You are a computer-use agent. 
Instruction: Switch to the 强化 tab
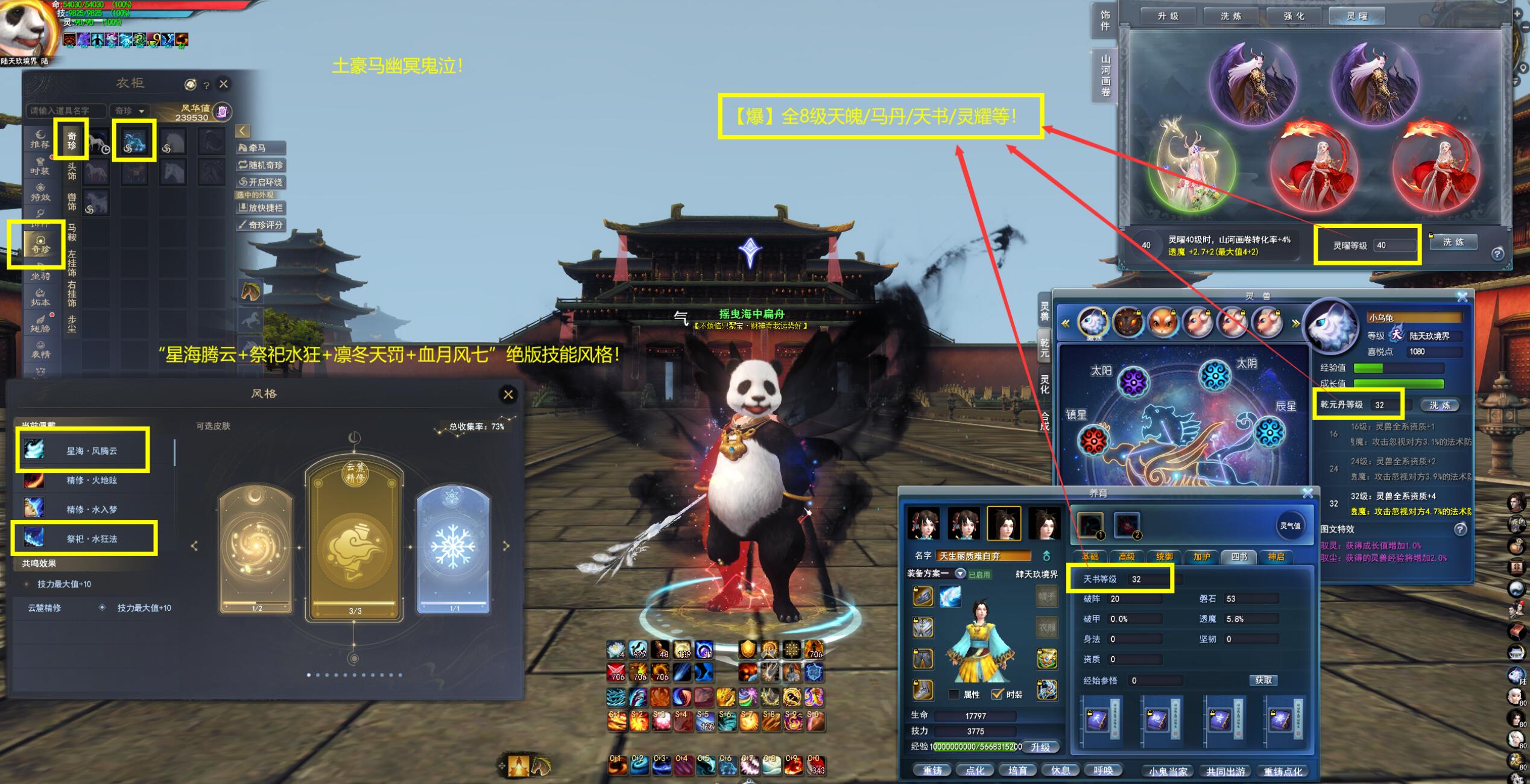(x=1294, y=16)
